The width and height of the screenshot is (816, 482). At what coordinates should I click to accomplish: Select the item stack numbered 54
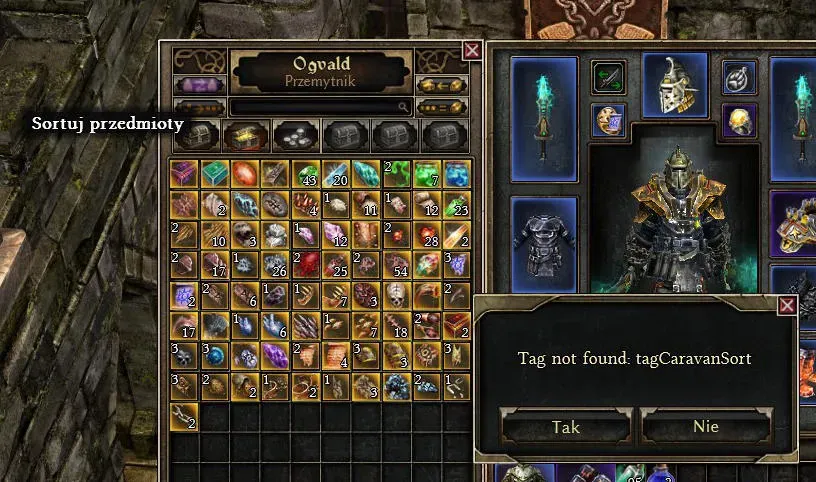(396, 264)
